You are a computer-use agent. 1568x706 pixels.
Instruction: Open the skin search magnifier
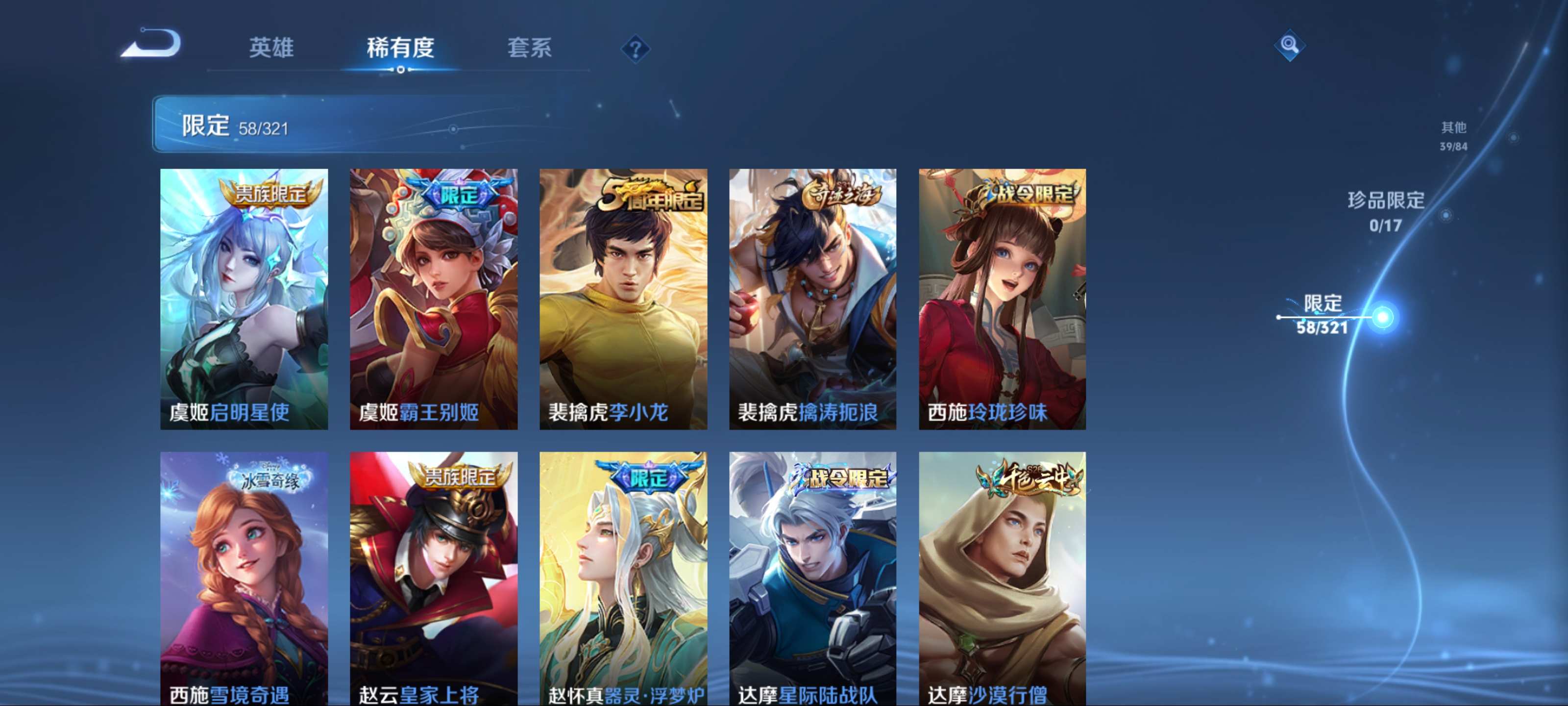point(1289,45)
